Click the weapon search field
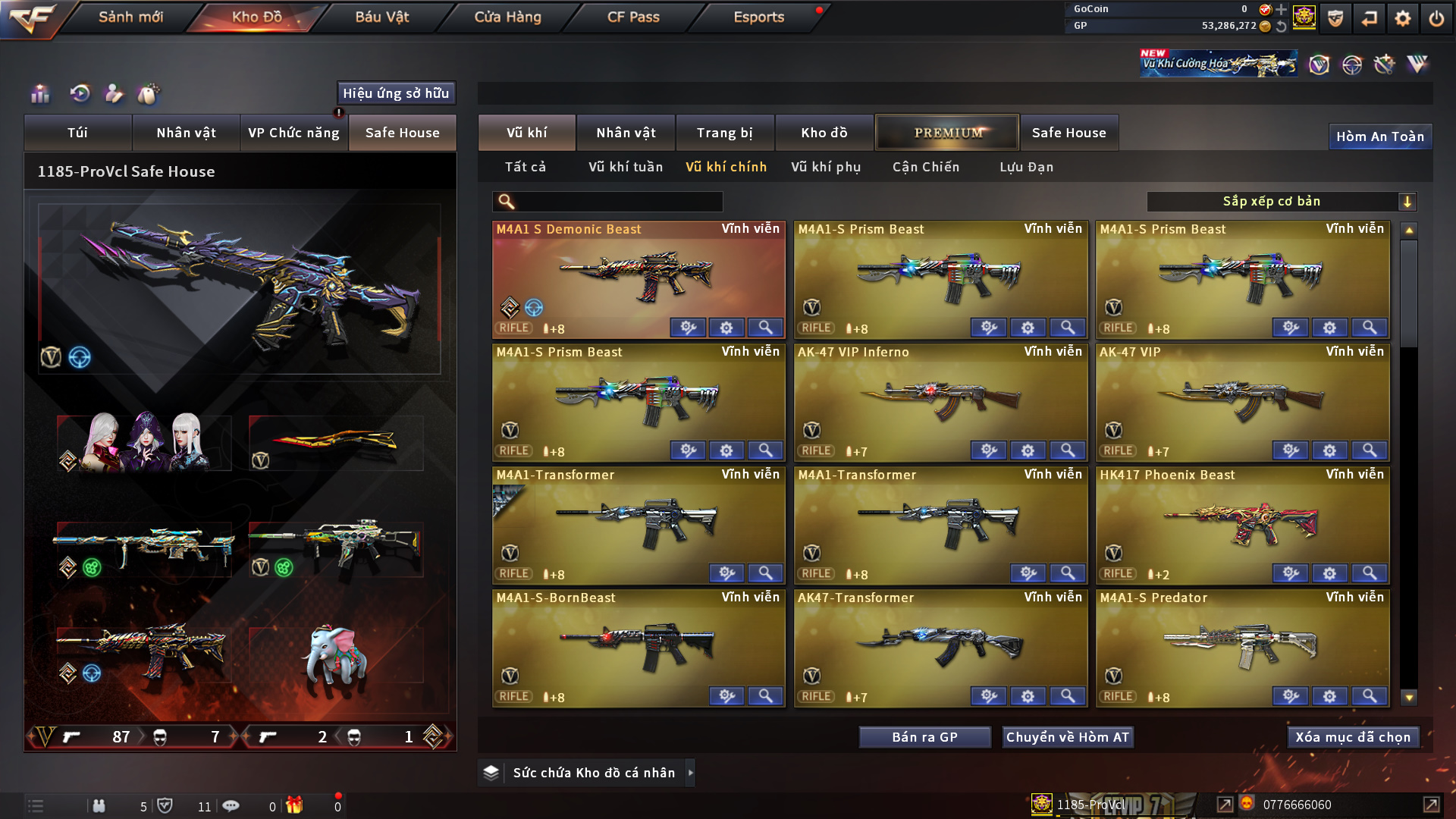 618,202
